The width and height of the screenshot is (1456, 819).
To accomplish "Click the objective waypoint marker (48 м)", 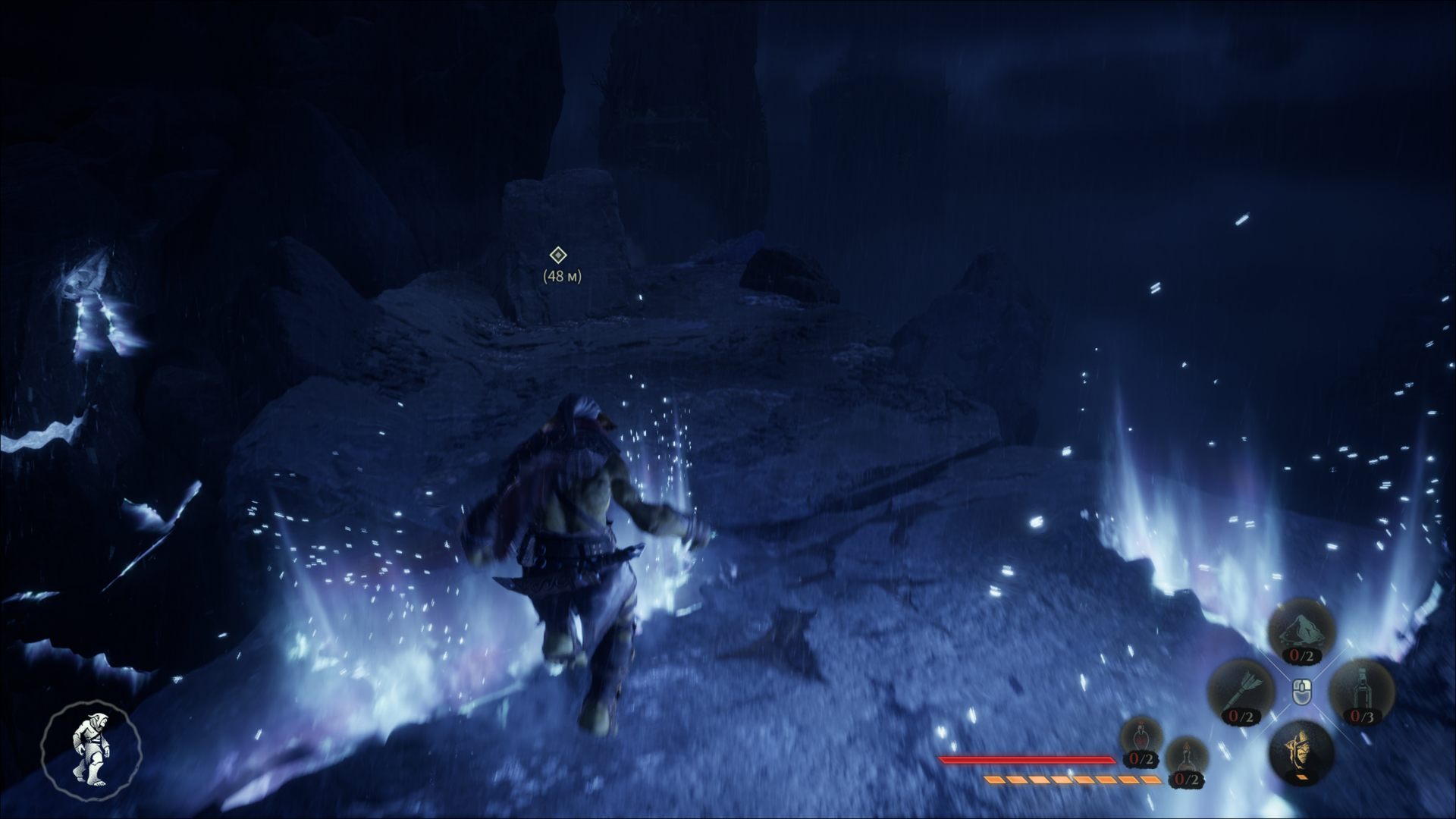I will click(558, 256).
